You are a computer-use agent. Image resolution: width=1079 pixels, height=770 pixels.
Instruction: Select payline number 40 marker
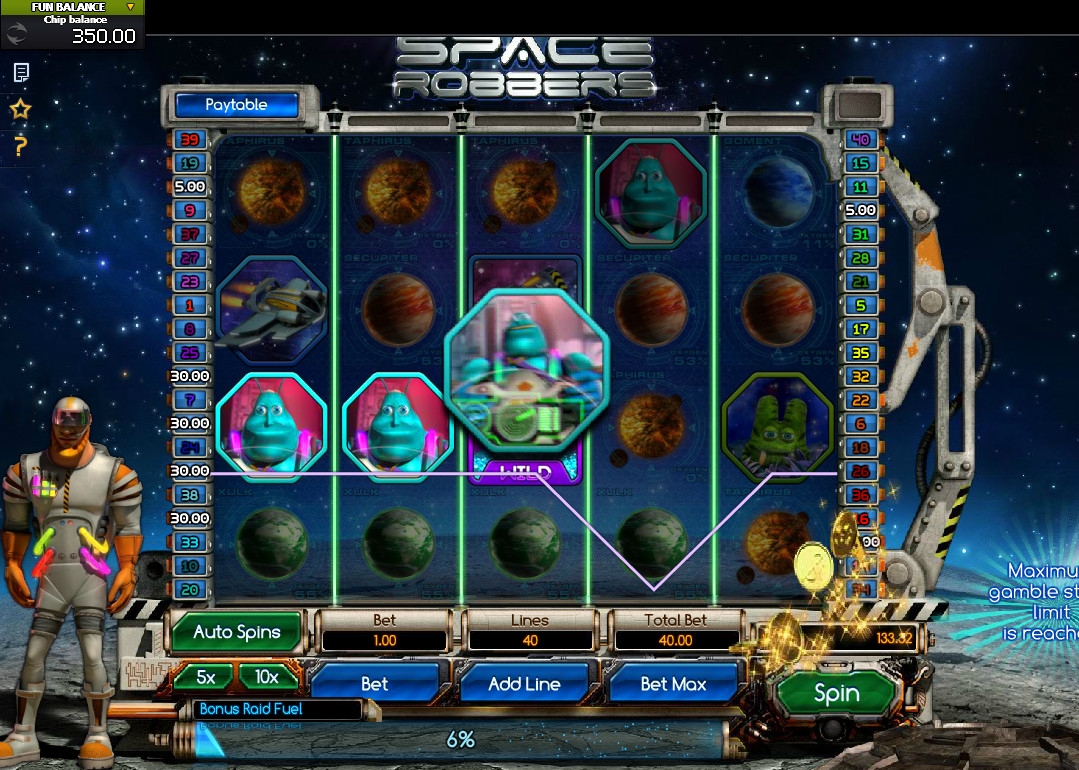[x=860, y=139]
